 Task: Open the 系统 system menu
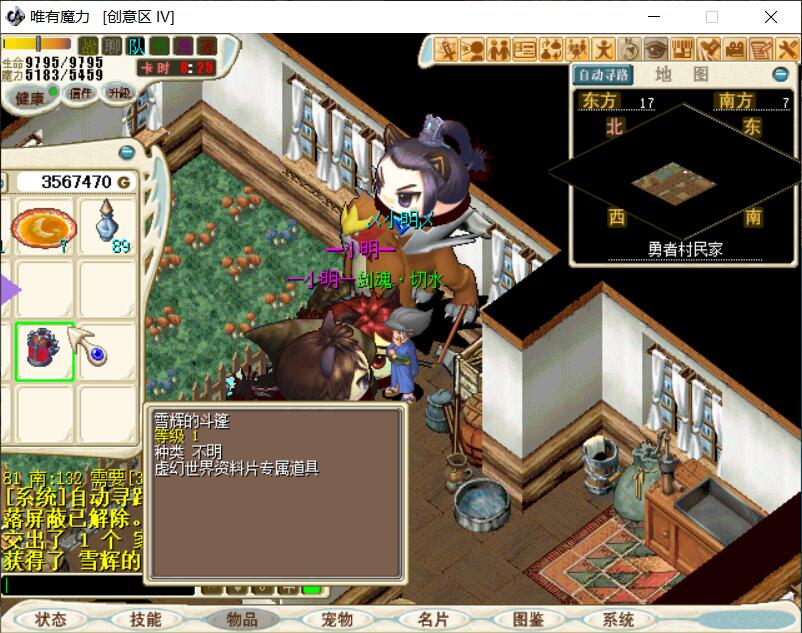tap(618, 620)
